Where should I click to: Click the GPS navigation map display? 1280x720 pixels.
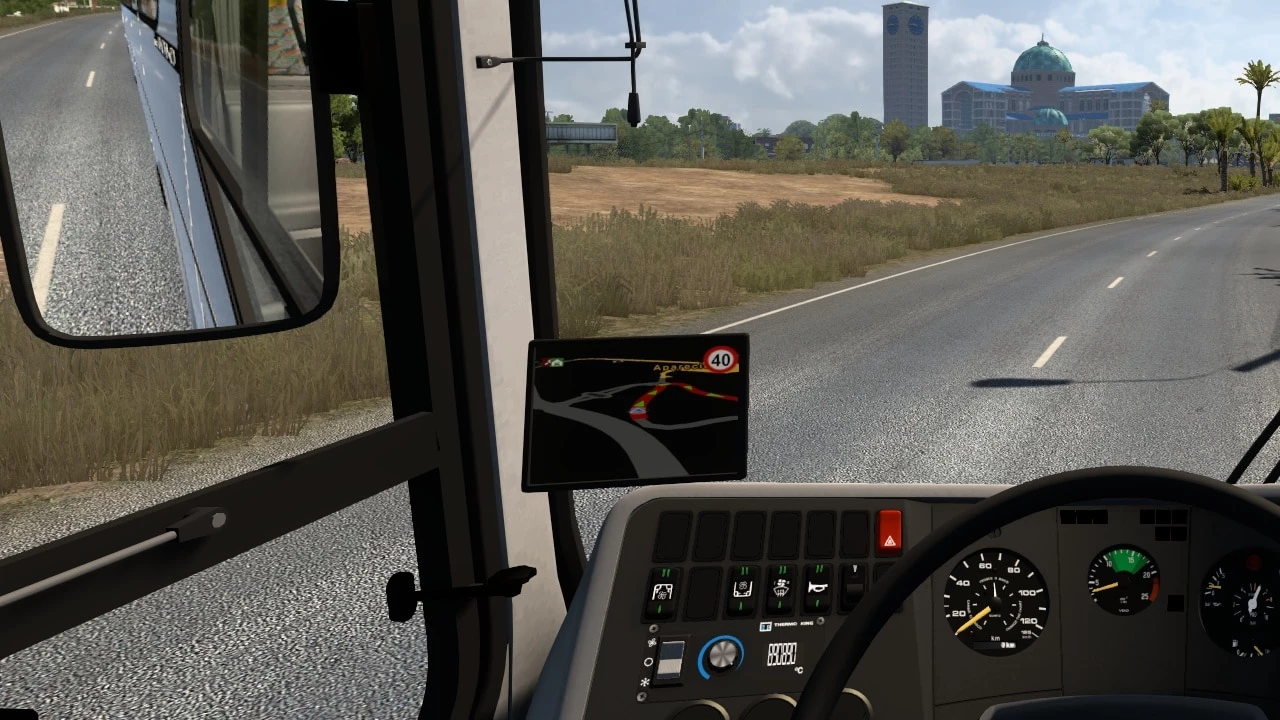click(x=635, y=411)
